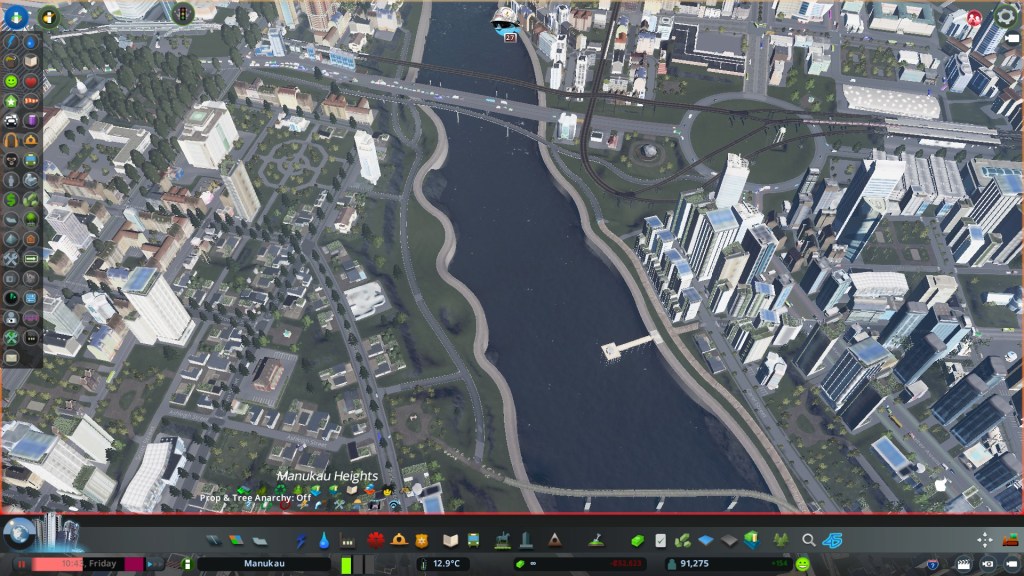Open the gear options menu
This screenshot has height=576, width=1024.
click(x=1006, y=16)
